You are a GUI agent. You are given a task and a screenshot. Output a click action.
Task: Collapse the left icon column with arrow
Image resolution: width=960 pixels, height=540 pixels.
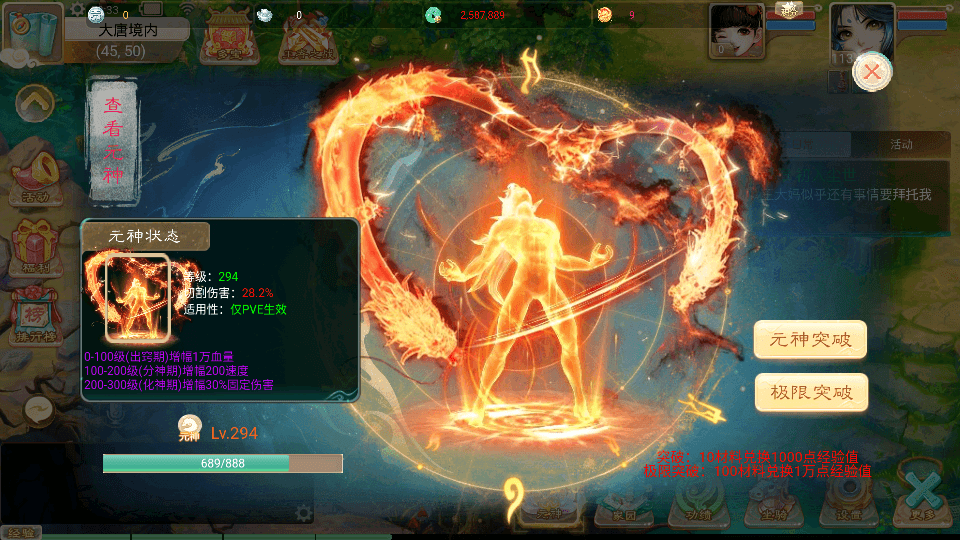(x=35, y=101)
